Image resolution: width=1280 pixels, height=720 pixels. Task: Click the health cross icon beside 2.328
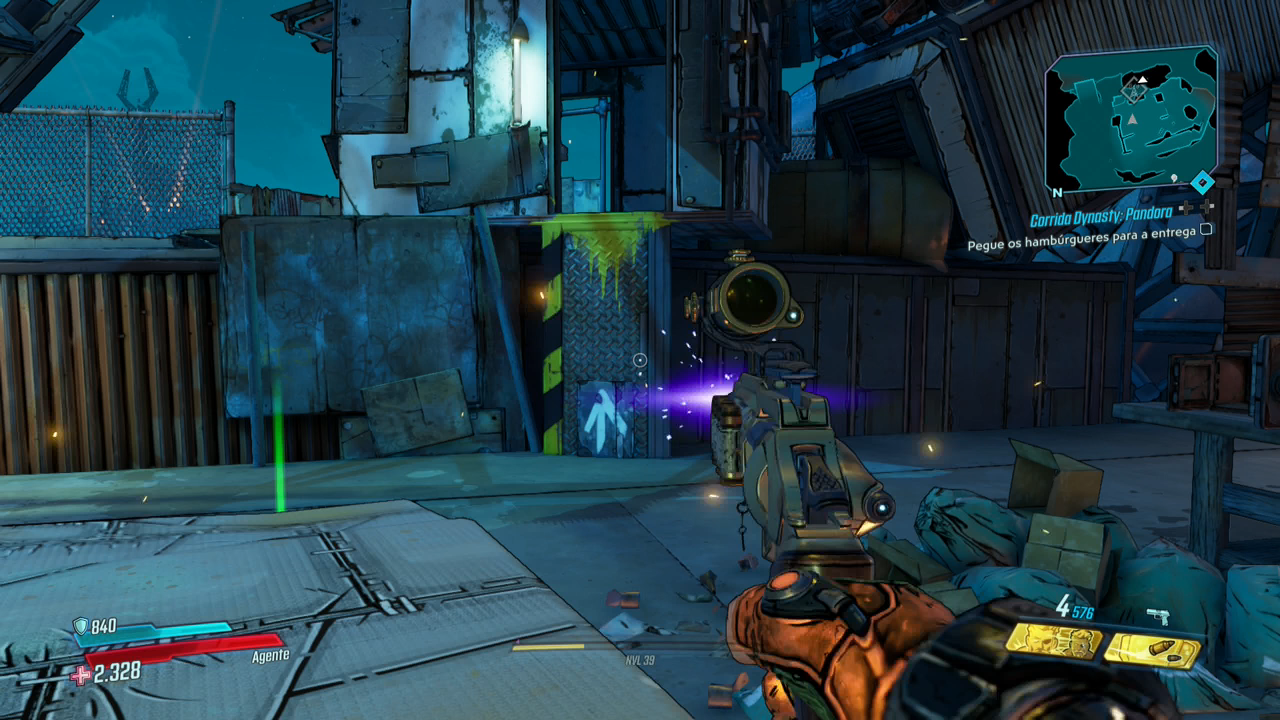coord(80,674)
